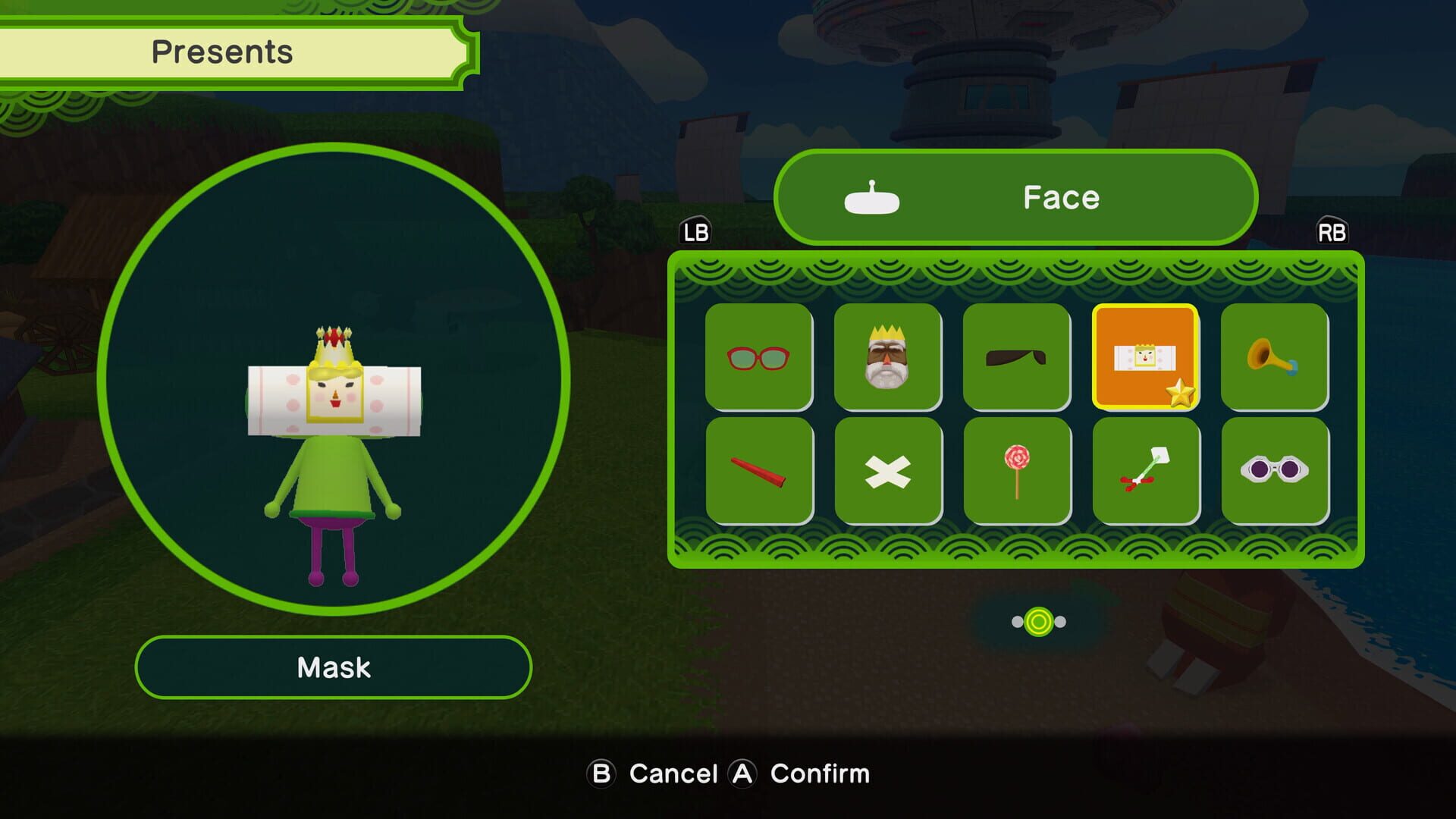Screen dimensions: 1456x819
Task: Select the fly swatter item
Action: pos(1146,469)
